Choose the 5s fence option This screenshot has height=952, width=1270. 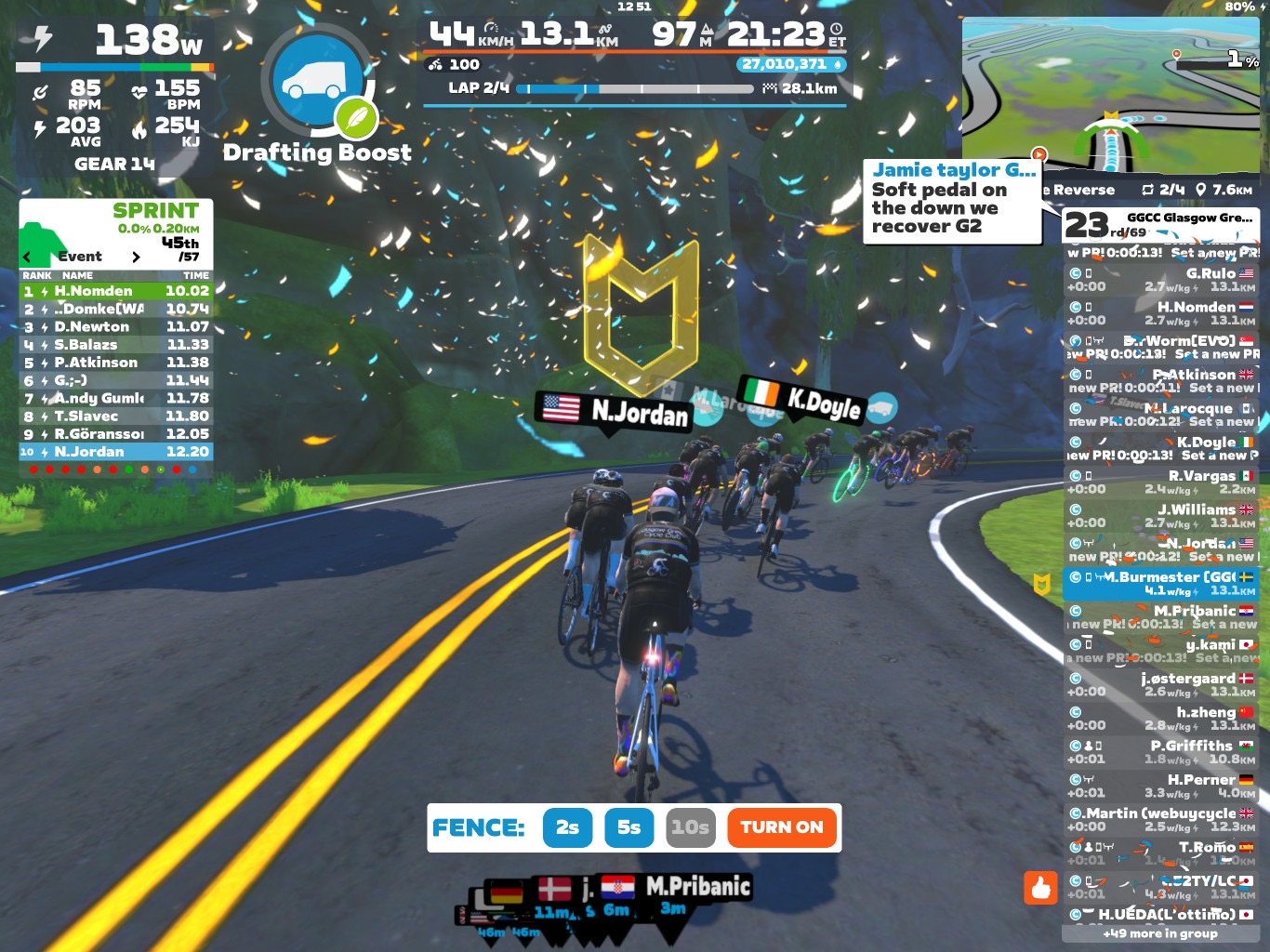click(x=628, y=827)
